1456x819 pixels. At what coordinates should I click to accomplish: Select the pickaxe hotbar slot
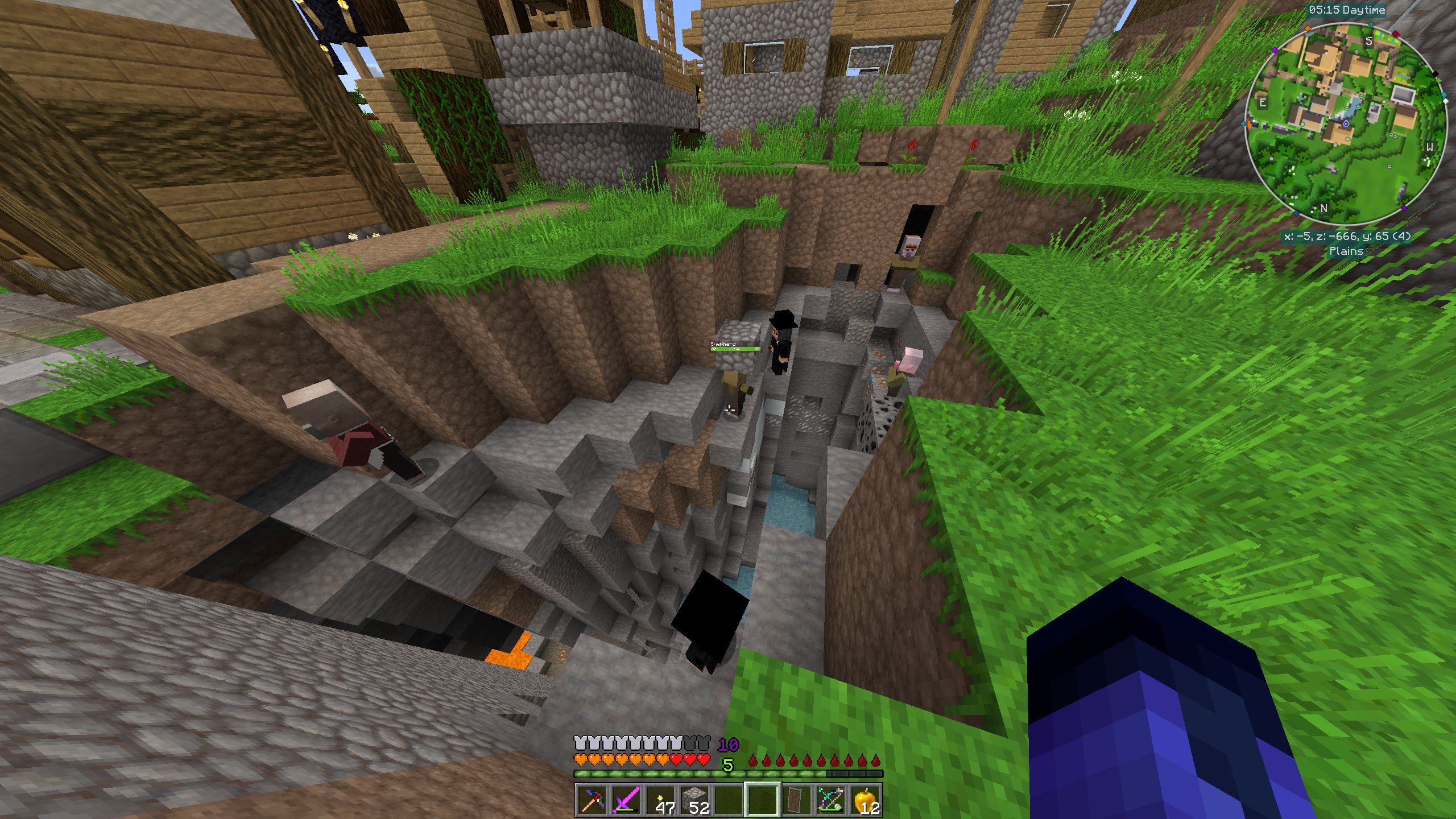tap(591, 800)
